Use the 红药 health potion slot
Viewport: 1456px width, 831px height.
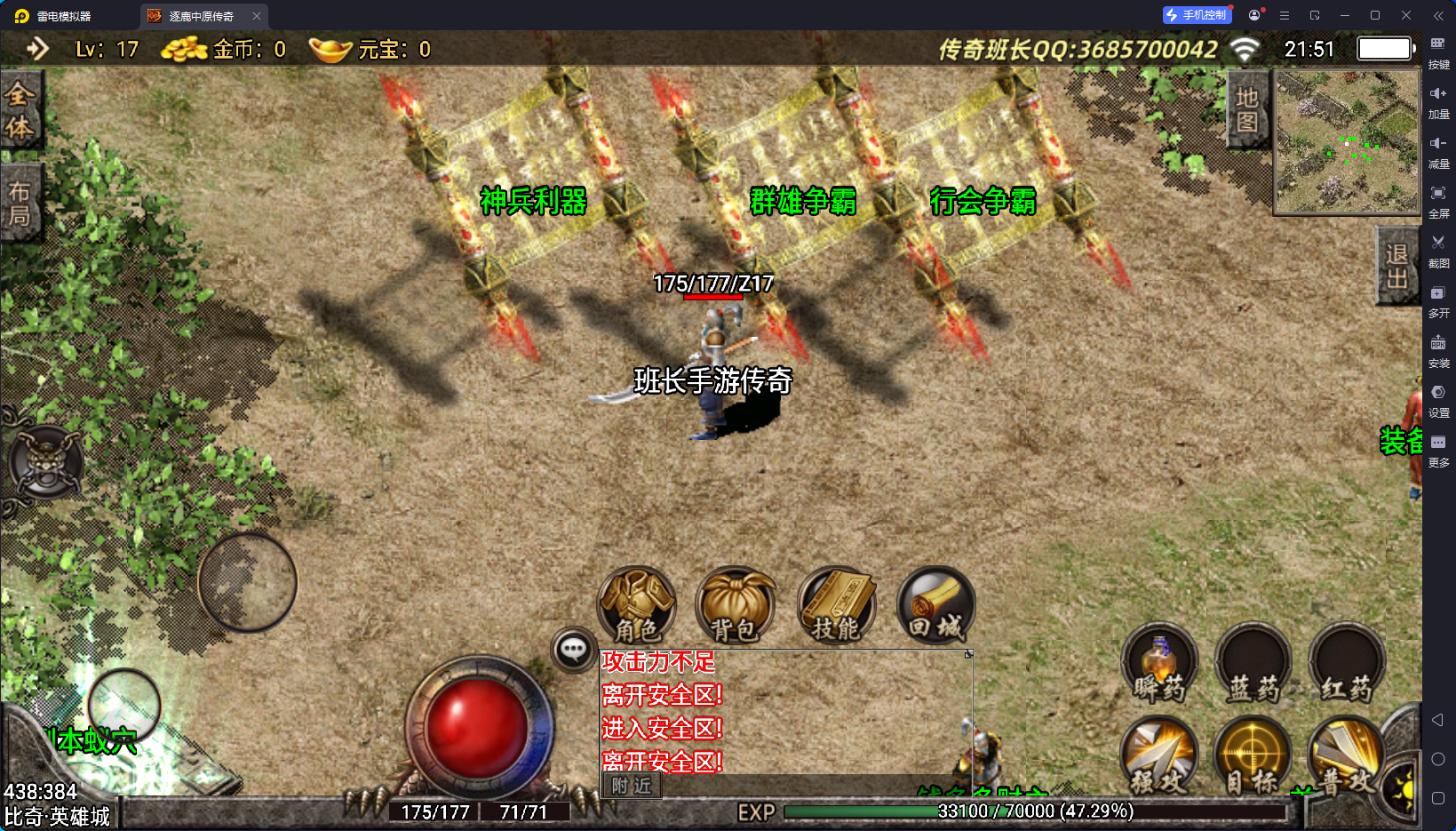click(1347, 663)
